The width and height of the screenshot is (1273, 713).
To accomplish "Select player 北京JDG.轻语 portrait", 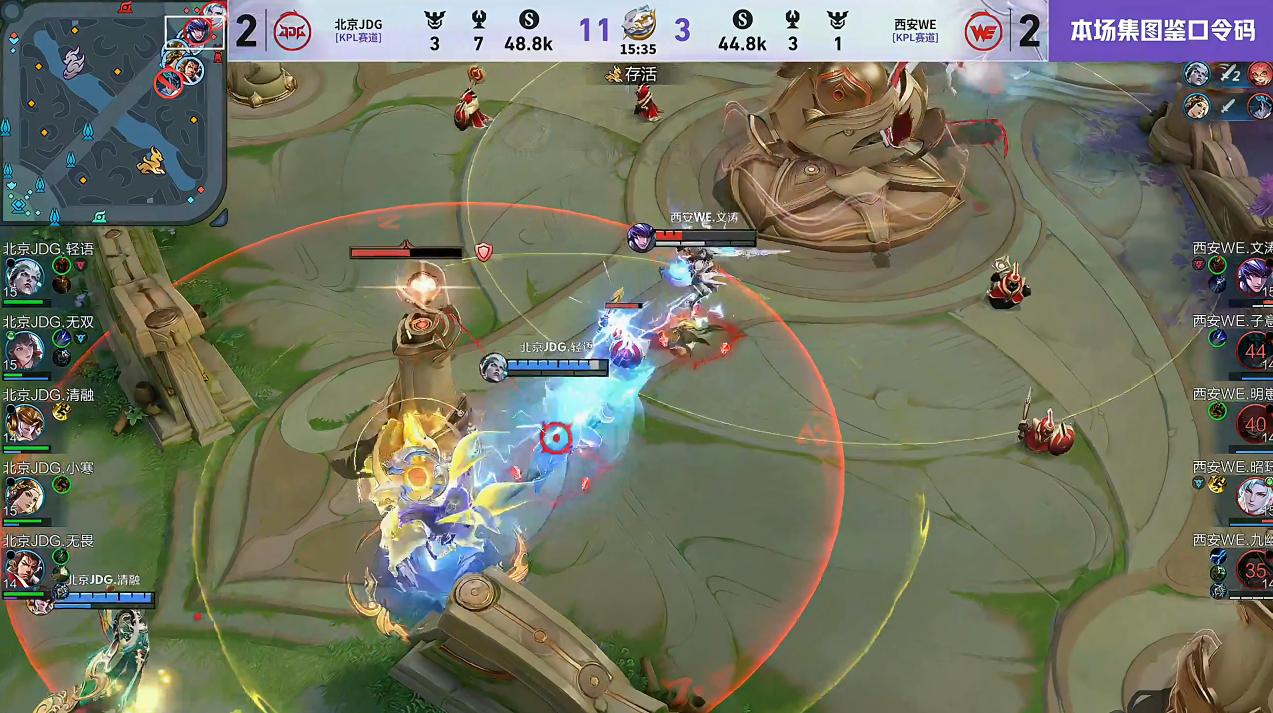I will [x=23, y=275].
